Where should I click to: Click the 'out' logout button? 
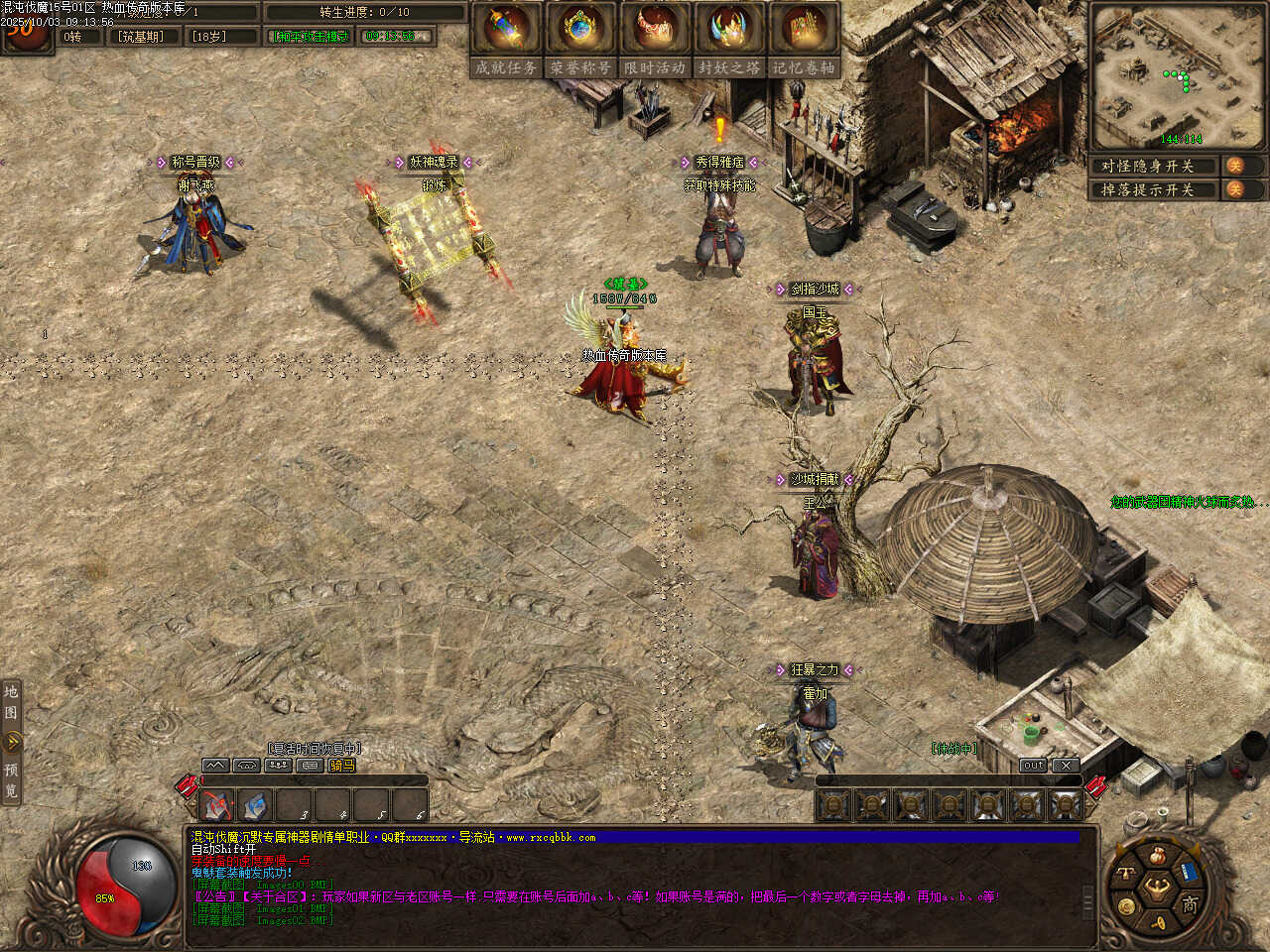1033,766
